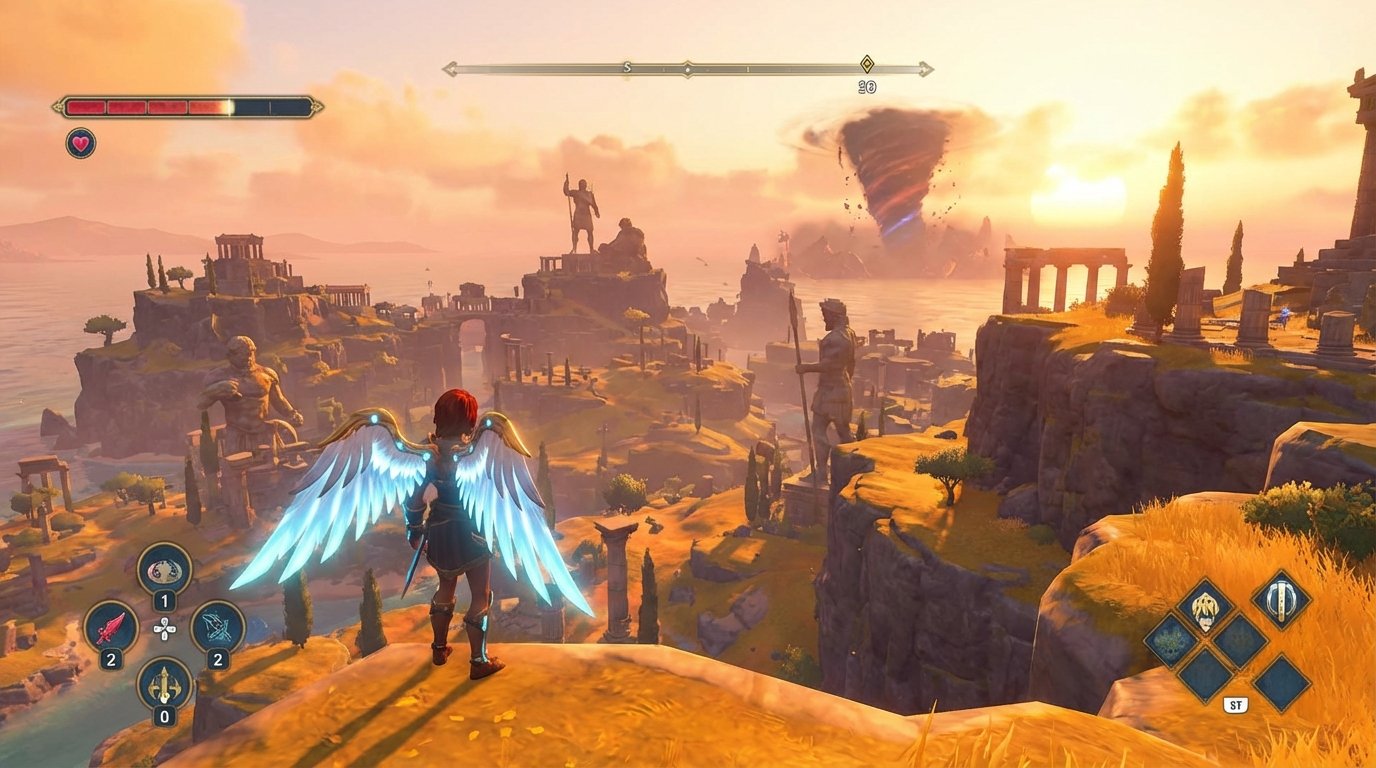Click the green plant ability diamond icon

point(1171,643)
